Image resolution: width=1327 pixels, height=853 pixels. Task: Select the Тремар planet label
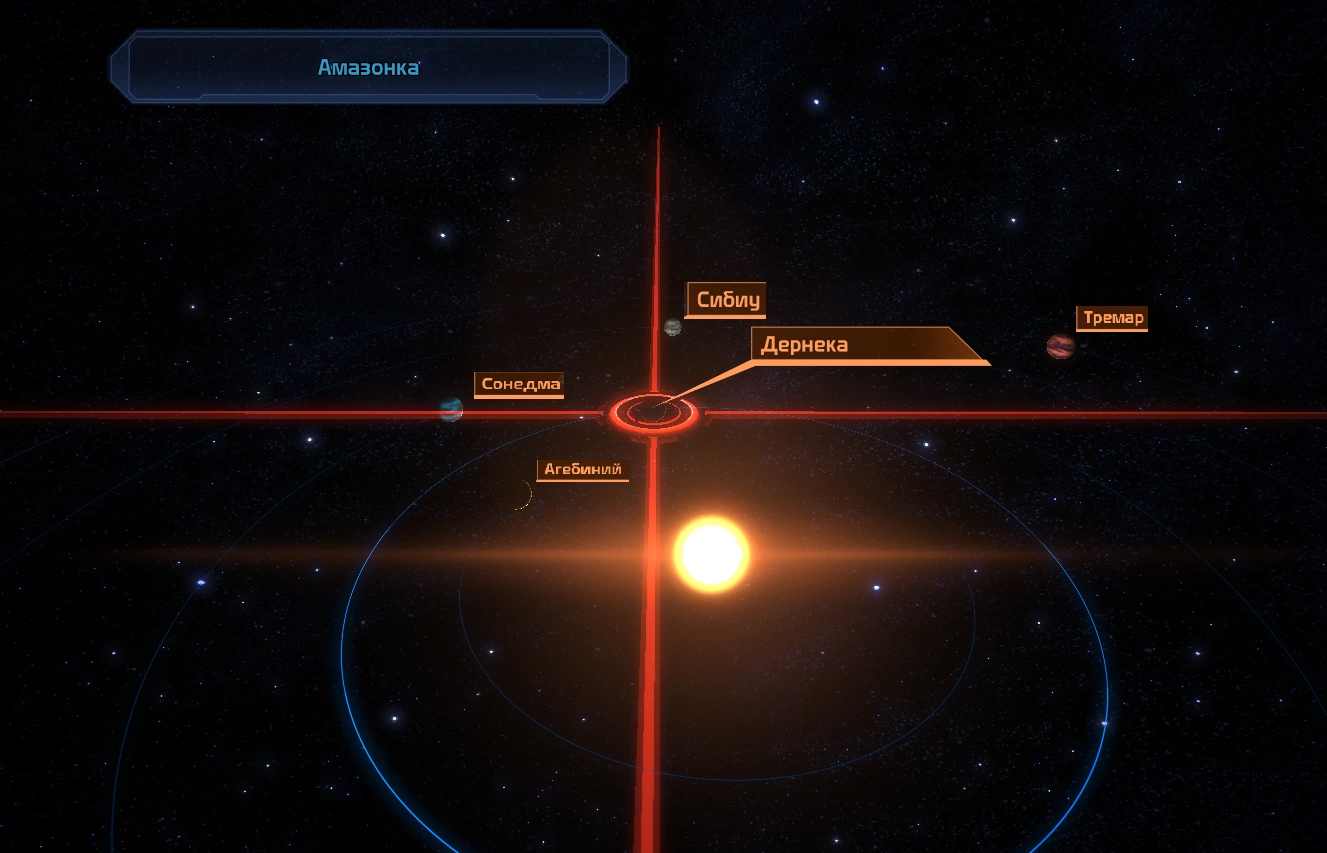coord(1111,319)
